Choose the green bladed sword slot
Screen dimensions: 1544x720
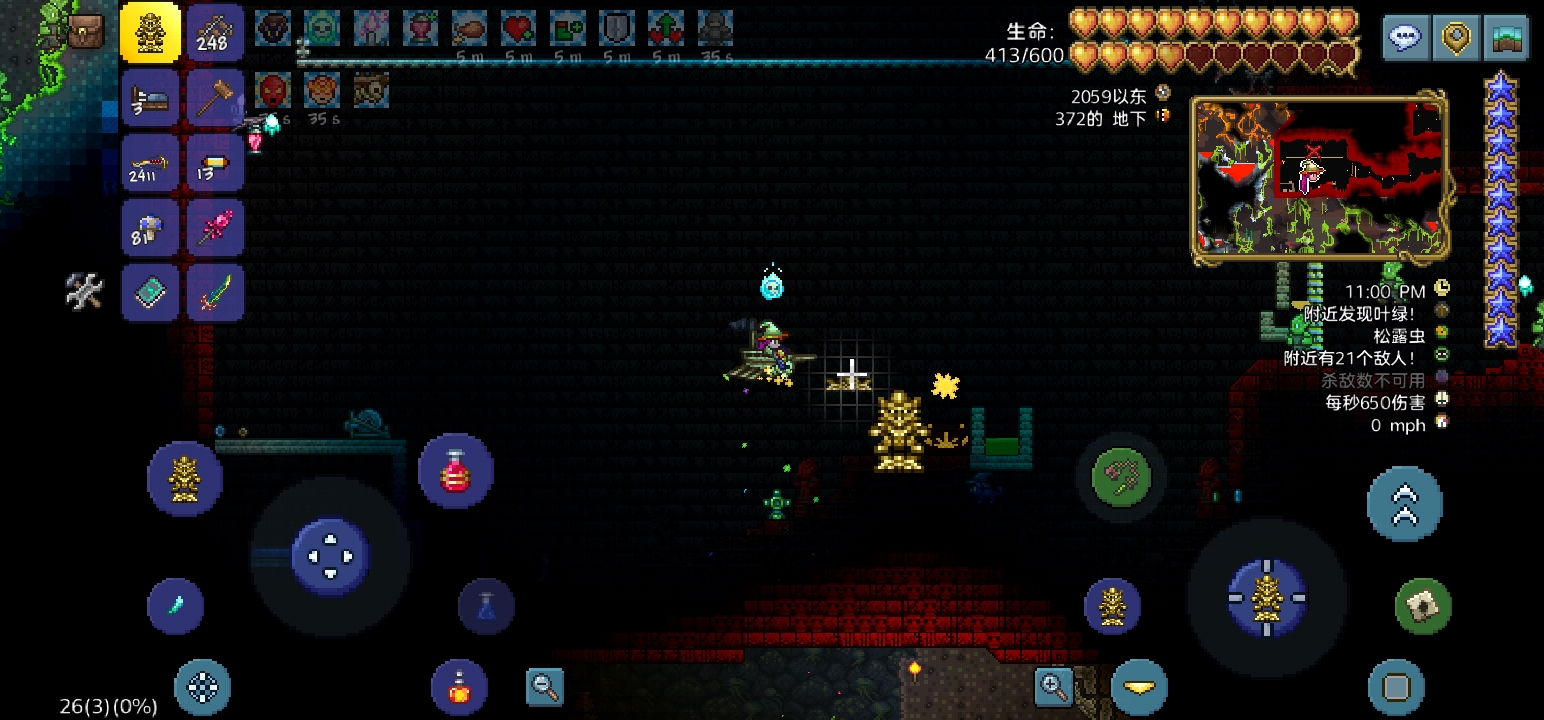(x=214, y=294)
